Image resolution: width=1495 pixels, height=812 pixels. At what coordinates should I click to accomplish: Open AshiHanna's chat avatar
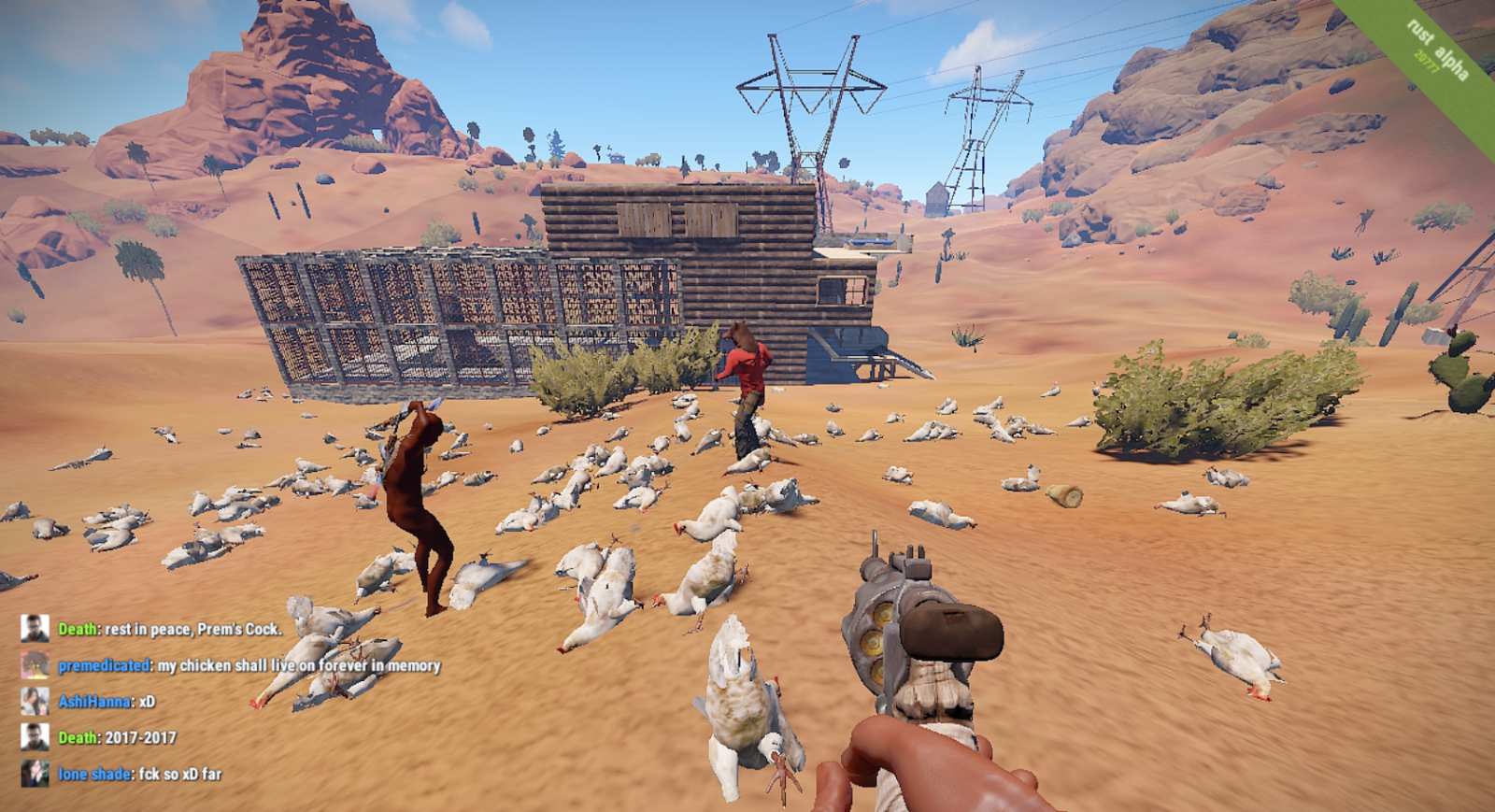pos(35,701)
